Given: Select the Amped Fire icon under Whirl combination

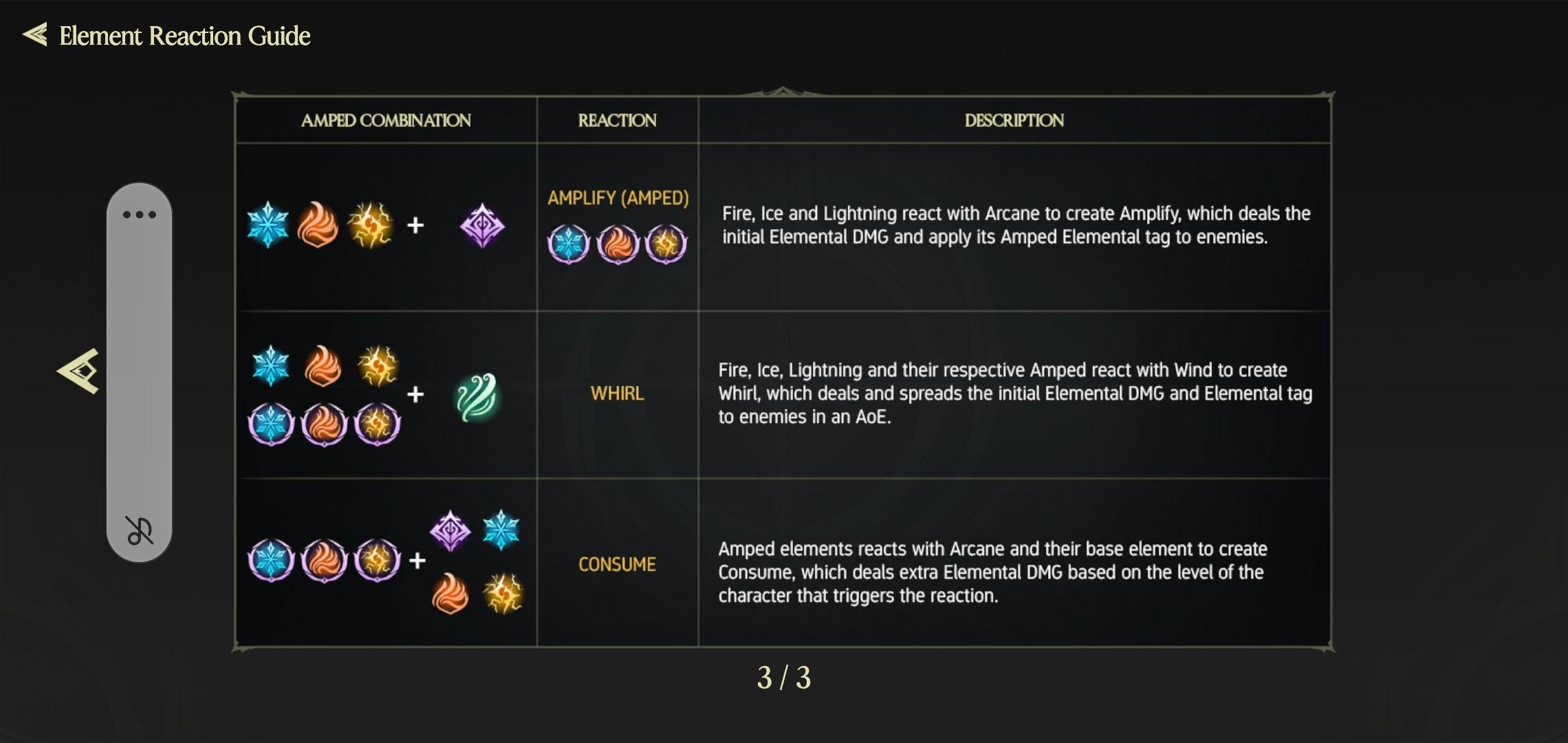Looking at the screenshot, I should point(325,424).
